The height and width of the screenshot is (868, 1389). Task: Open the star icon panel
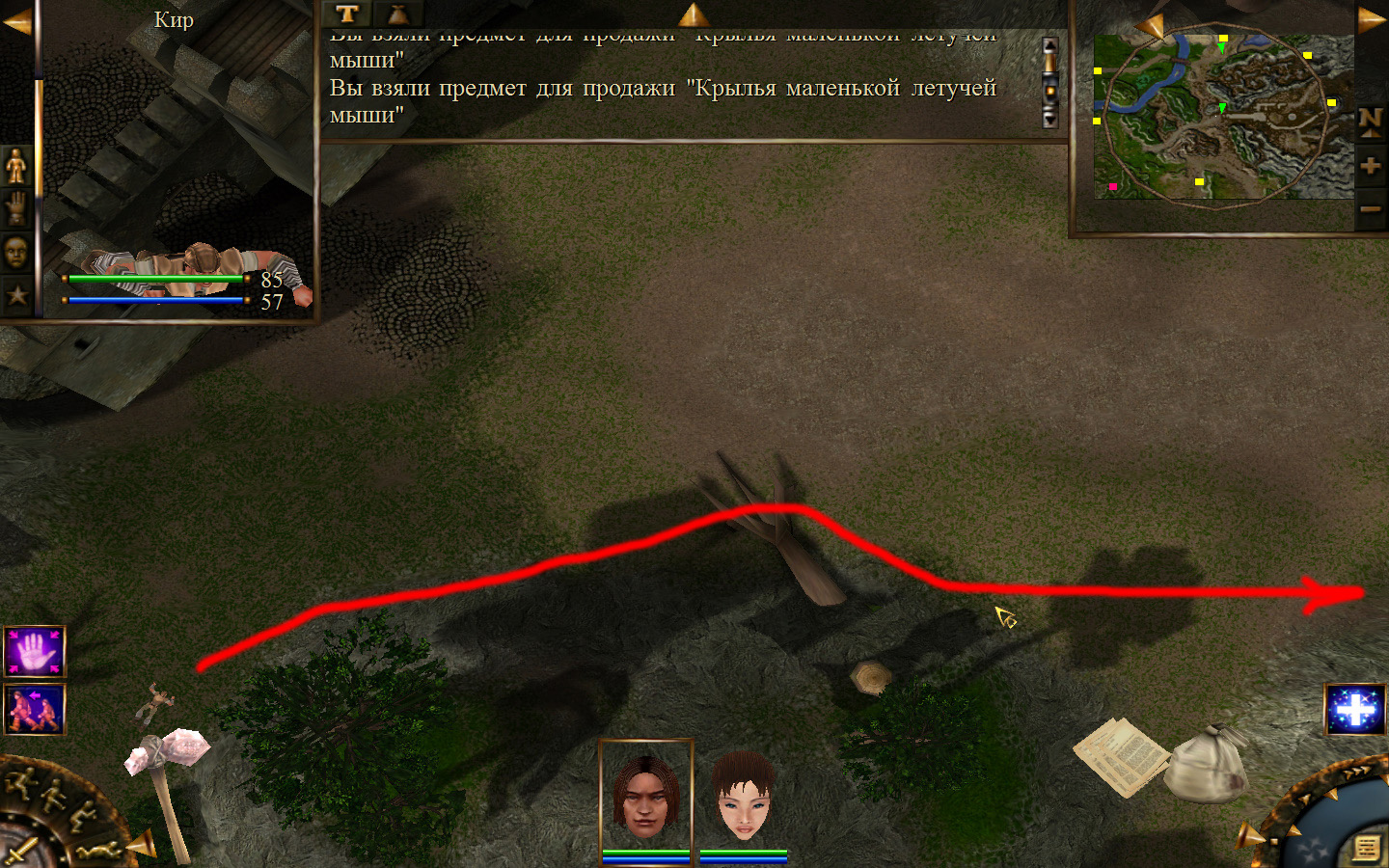coord(16,295)
